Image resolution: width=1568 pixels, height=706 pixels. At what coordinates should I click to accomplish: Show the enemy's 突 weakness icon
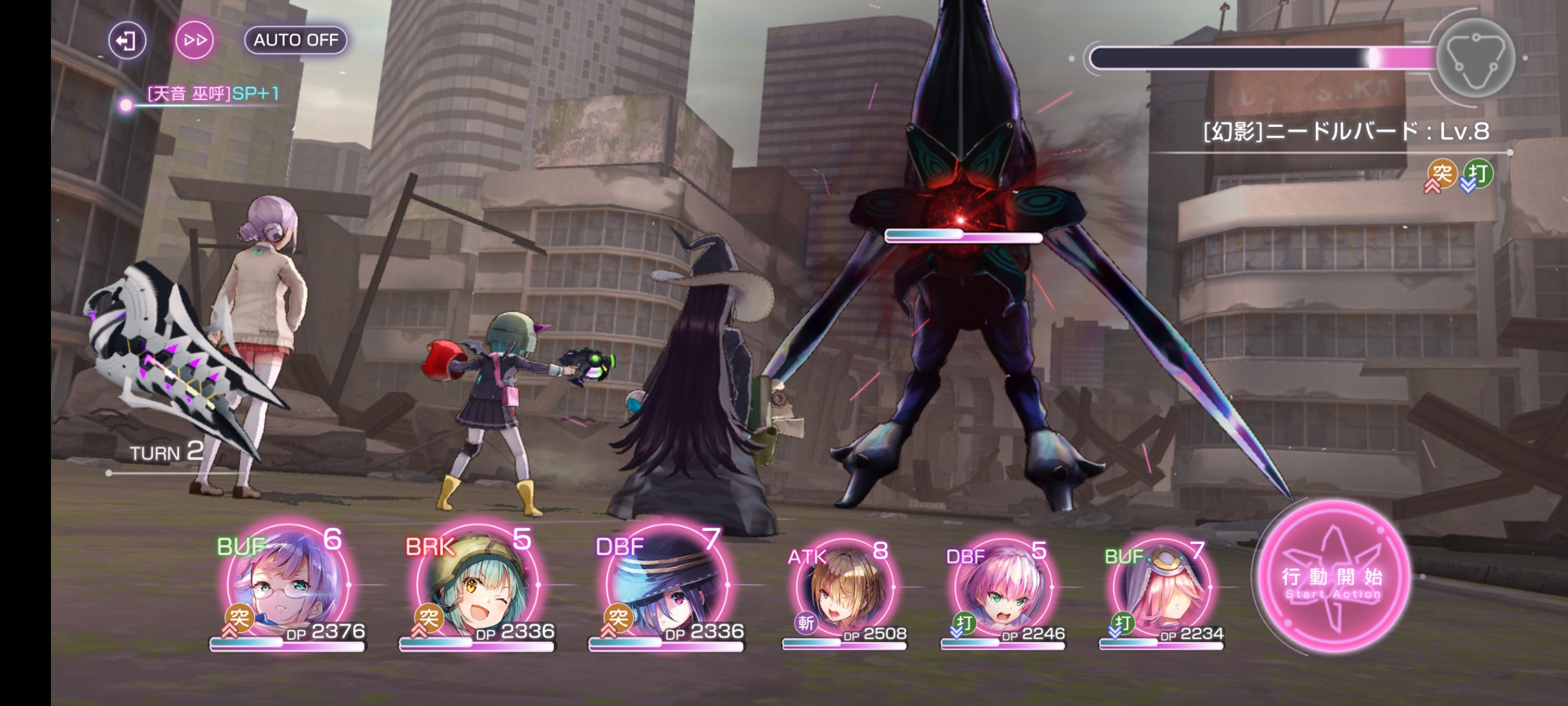coord(1441,175)
